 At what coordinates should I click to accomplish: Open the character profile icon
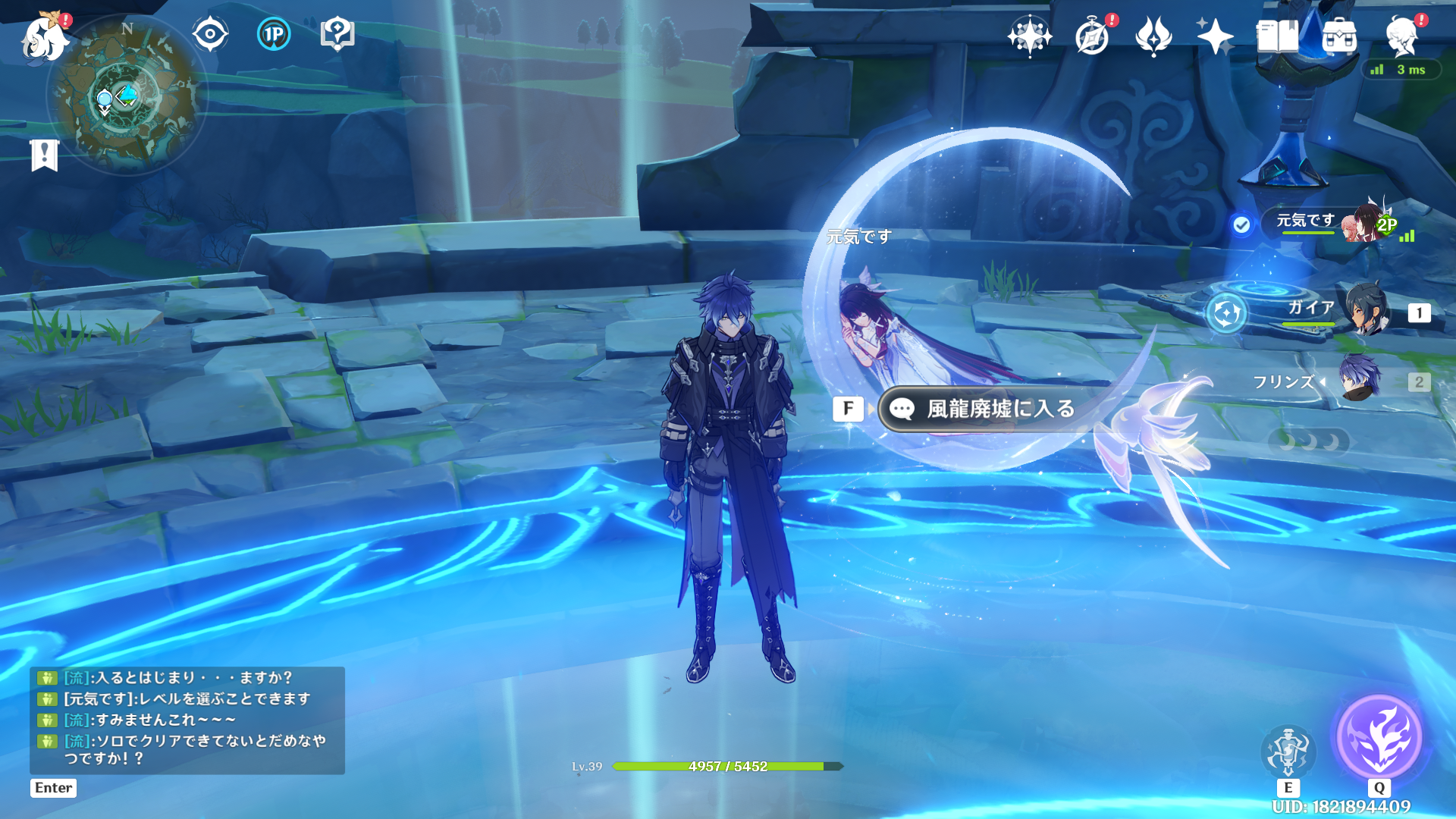(1401, 36)
